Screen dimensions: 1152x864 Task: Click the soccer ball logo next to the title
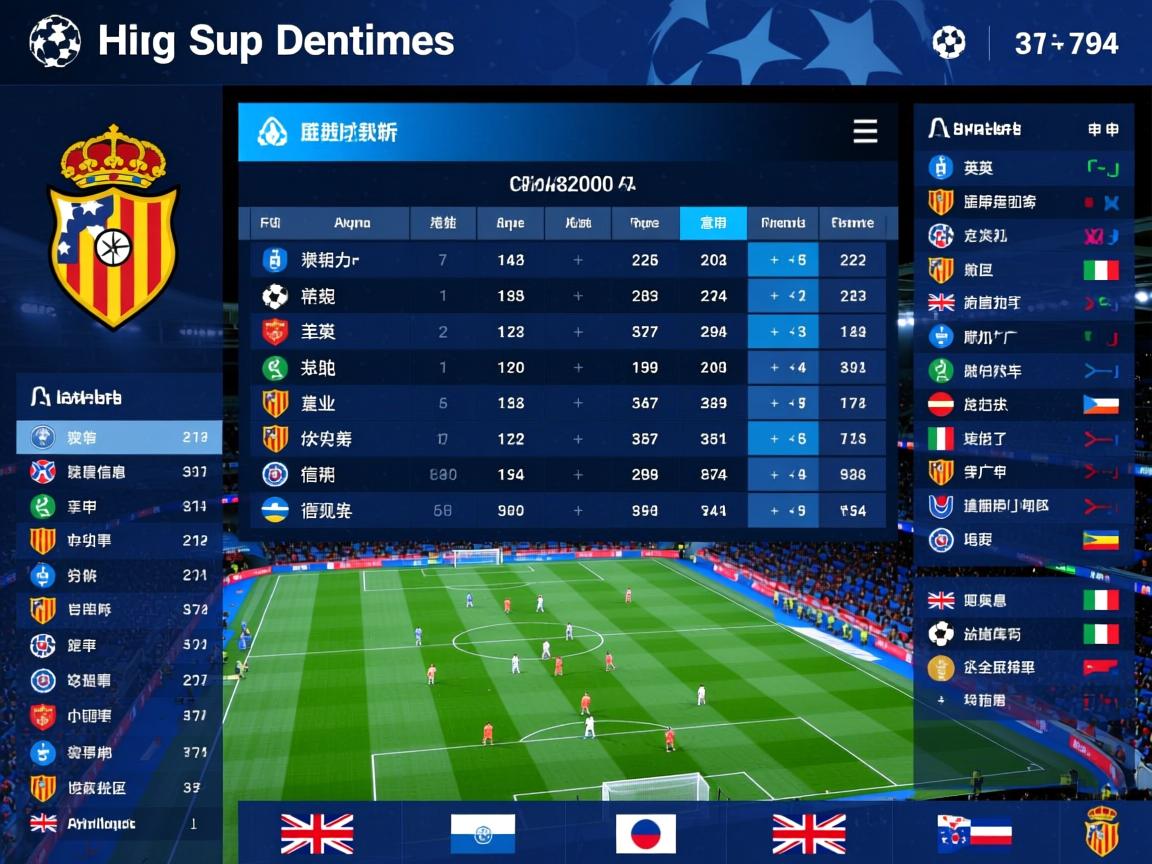(55, 42)
